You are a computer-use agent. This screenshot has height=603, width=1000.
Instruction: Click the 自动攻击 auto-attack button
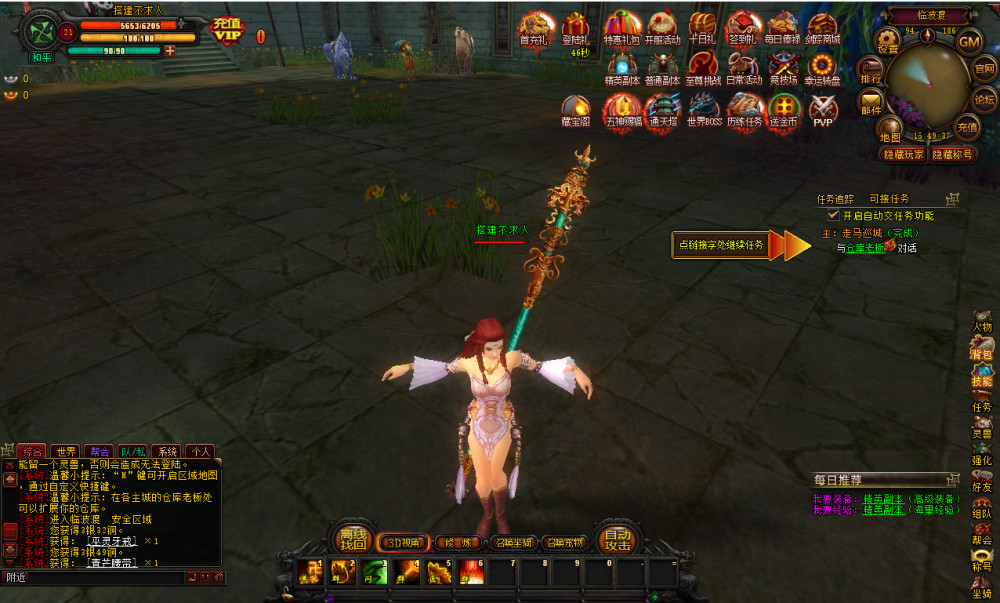[617, 540]
